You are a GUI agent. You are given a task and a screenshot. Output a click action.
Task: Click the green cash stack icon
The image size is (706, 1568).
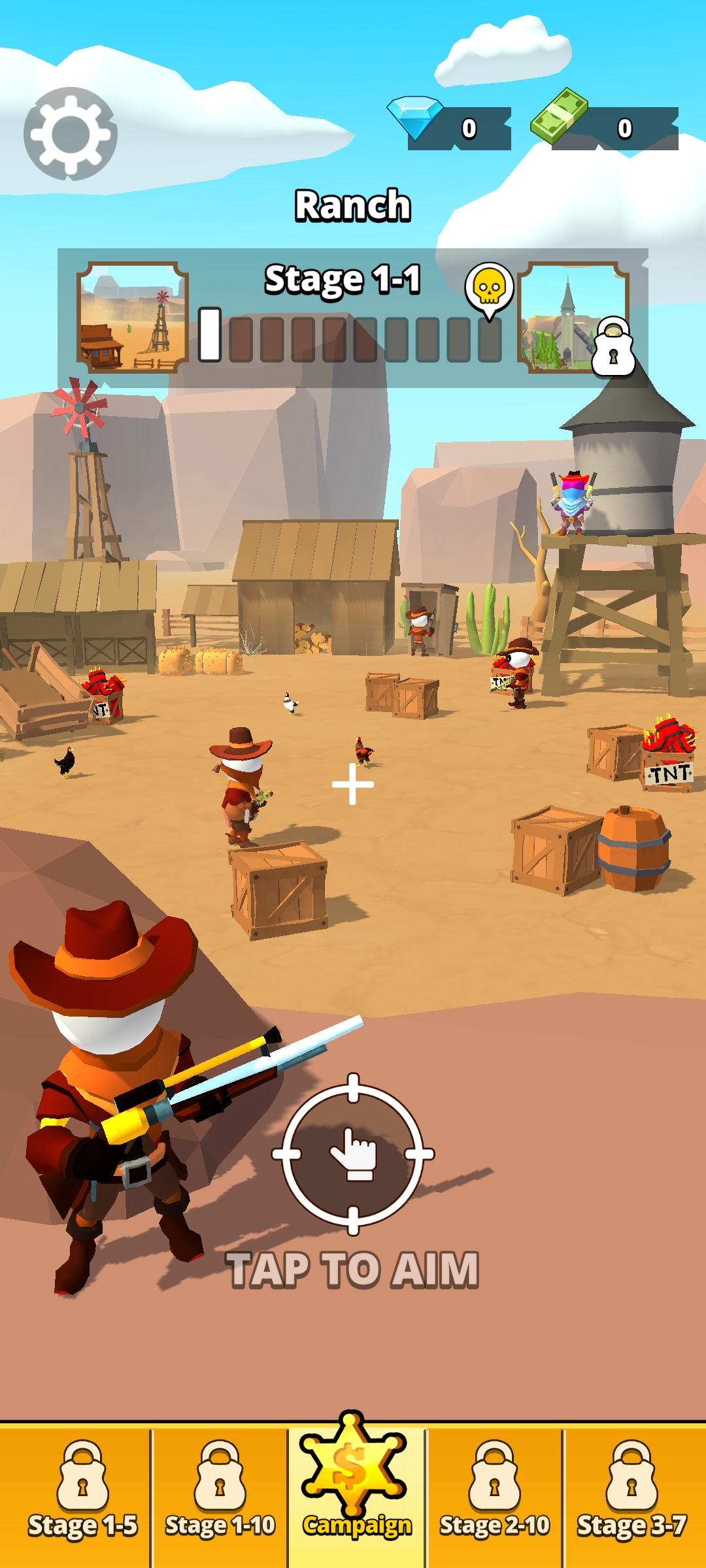(x=559, y=116)
